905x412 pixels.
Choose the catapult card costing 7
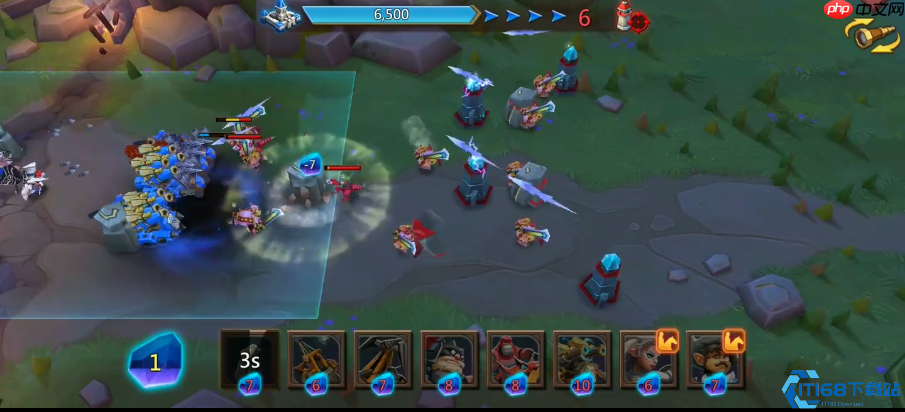click(383, 360)
